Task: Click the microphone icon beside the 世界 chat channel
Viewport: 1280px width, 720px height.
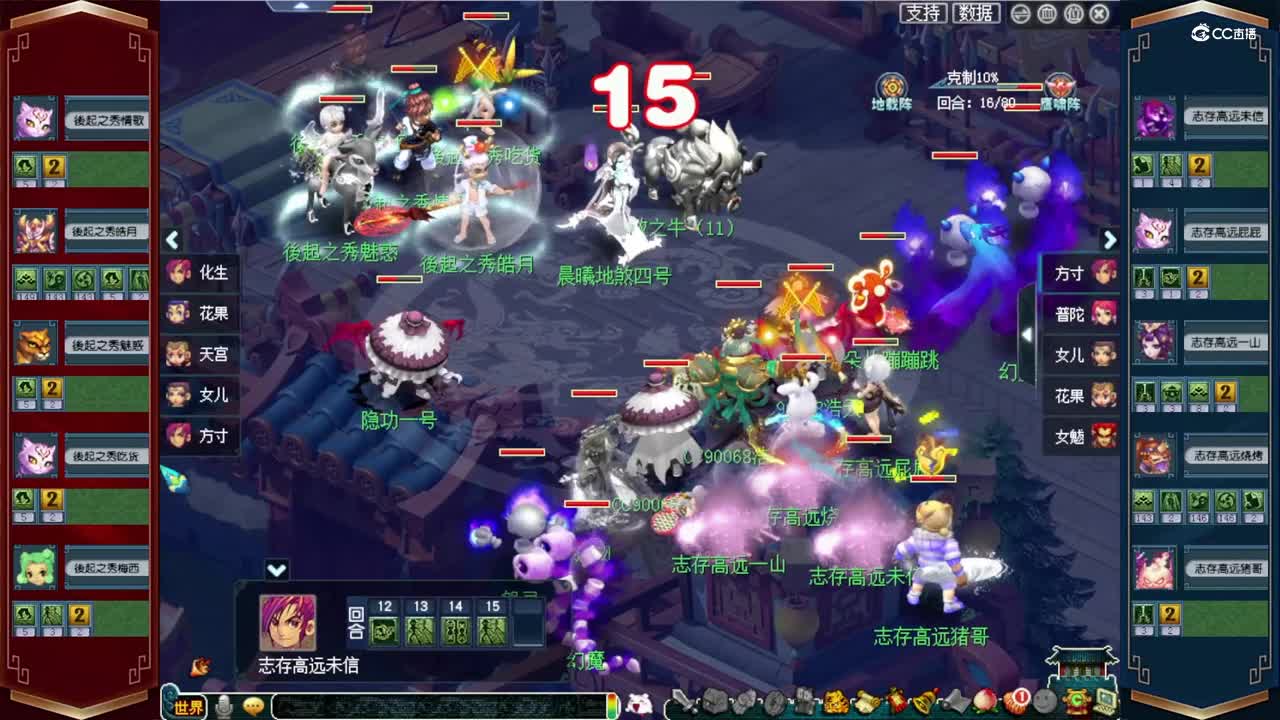Action: (222, 703)
